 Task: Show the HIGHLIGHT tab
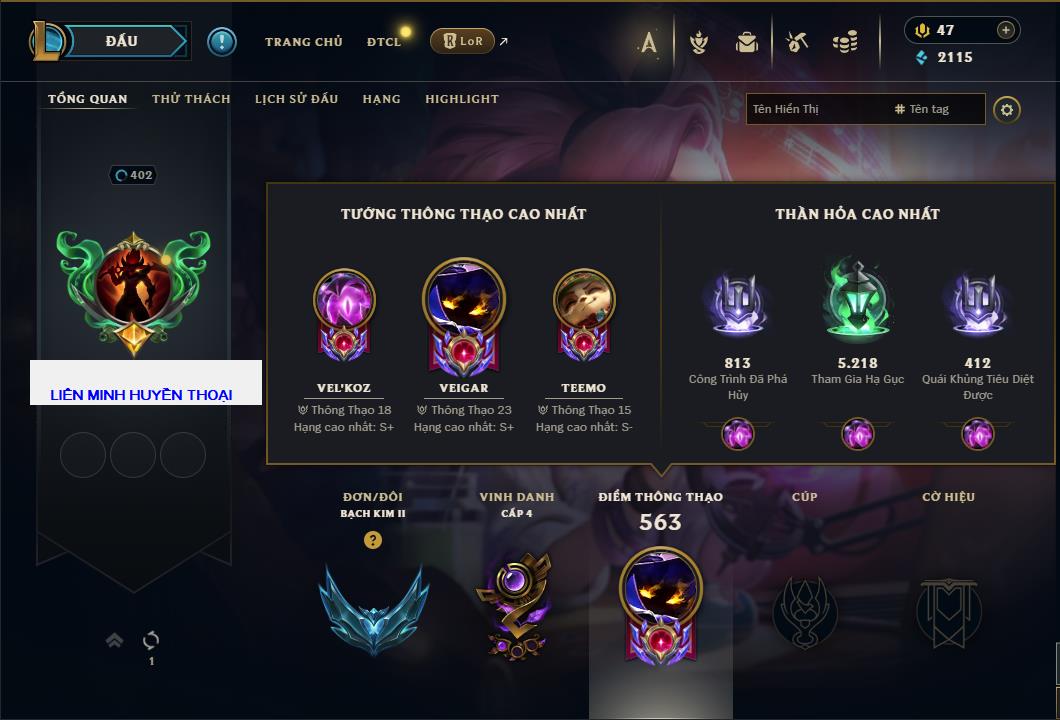click(x=461, y=99)
